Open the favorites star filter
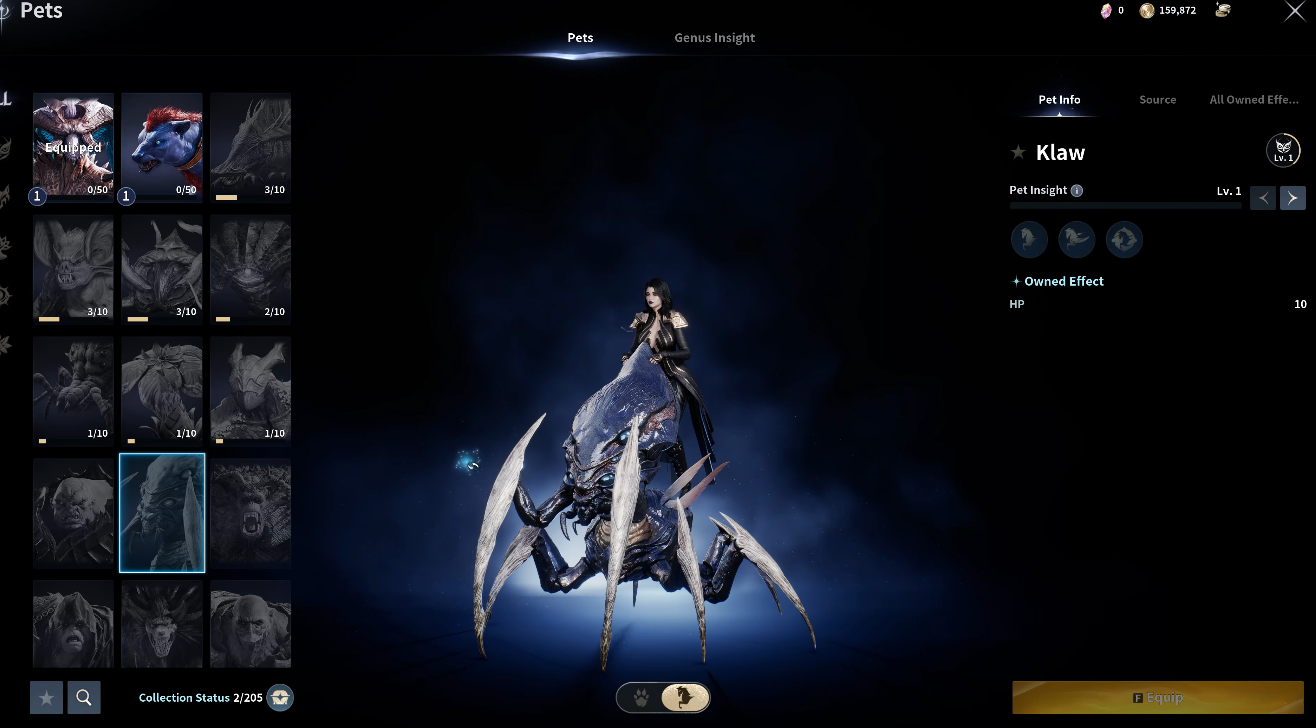This screenshot has width=1316, height=728. (46, 697)
